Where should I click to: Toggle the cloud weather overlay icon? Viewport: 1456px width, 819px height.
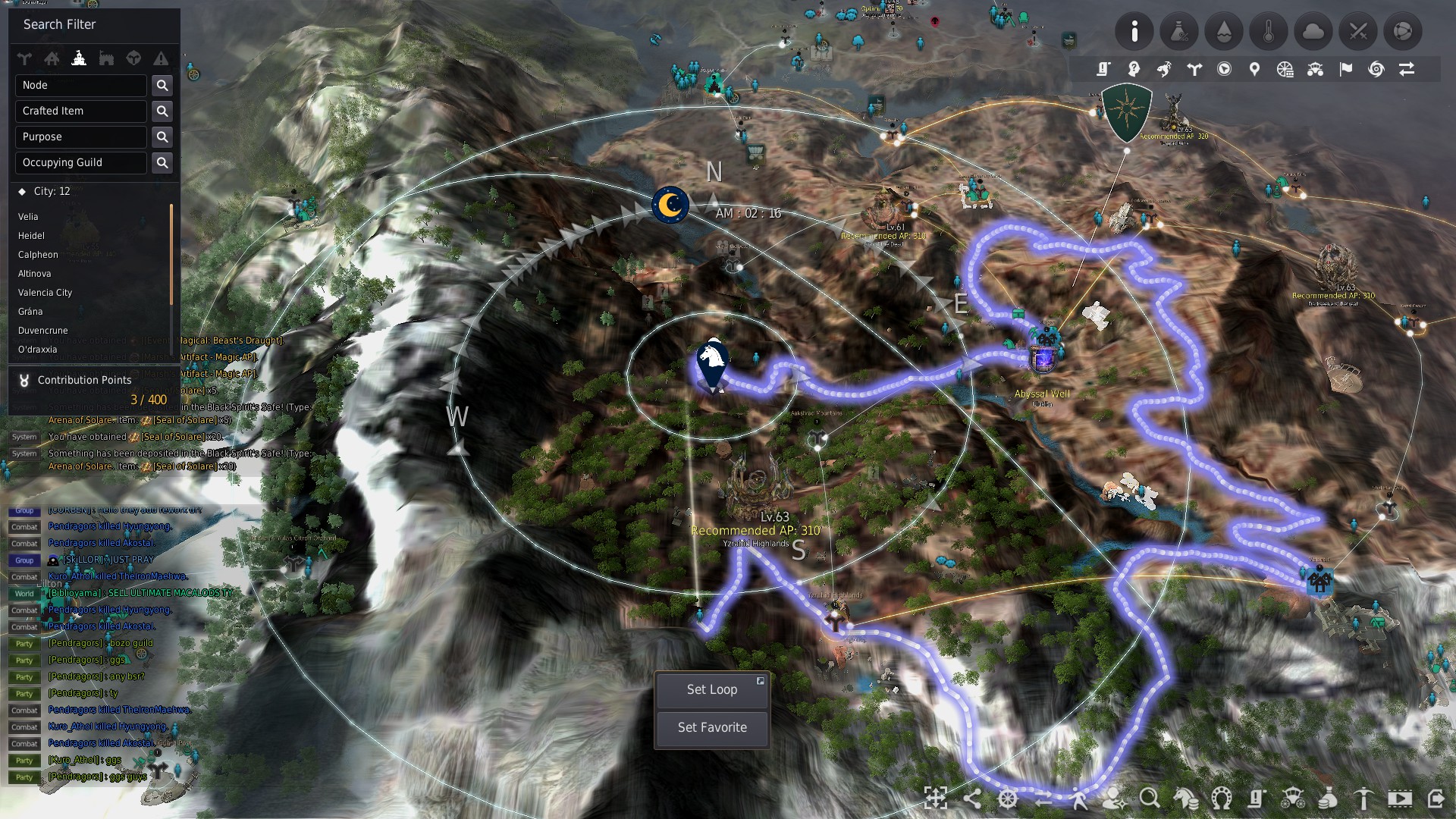point(1313,31)
